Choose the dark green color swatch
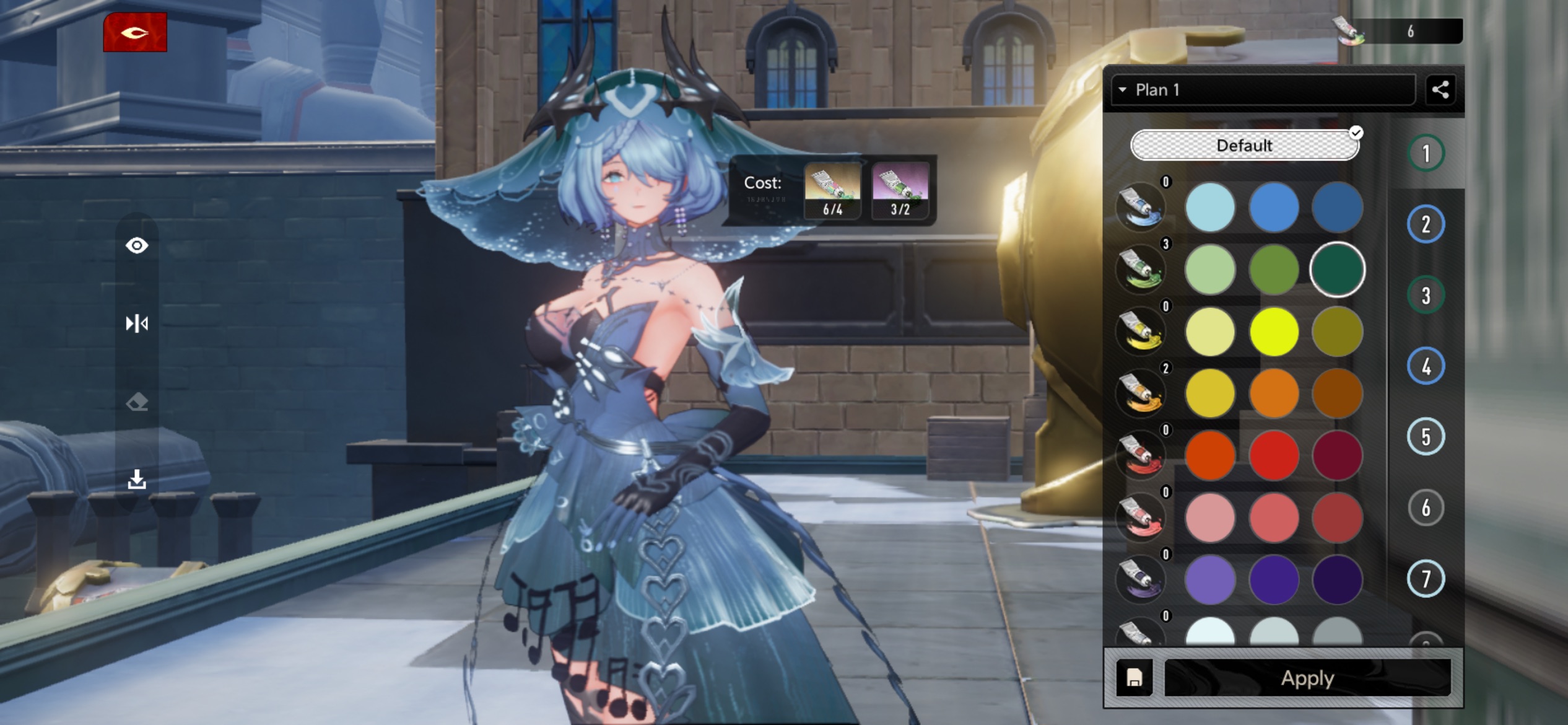The height and width of the screenshot is (725, 1568). (1337, 270)
